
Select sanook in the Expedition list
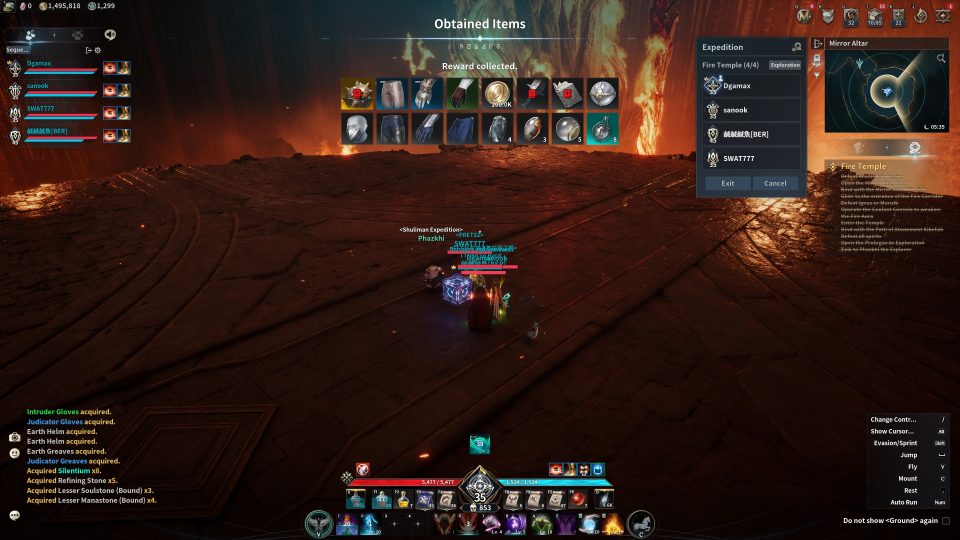point(751,109)
